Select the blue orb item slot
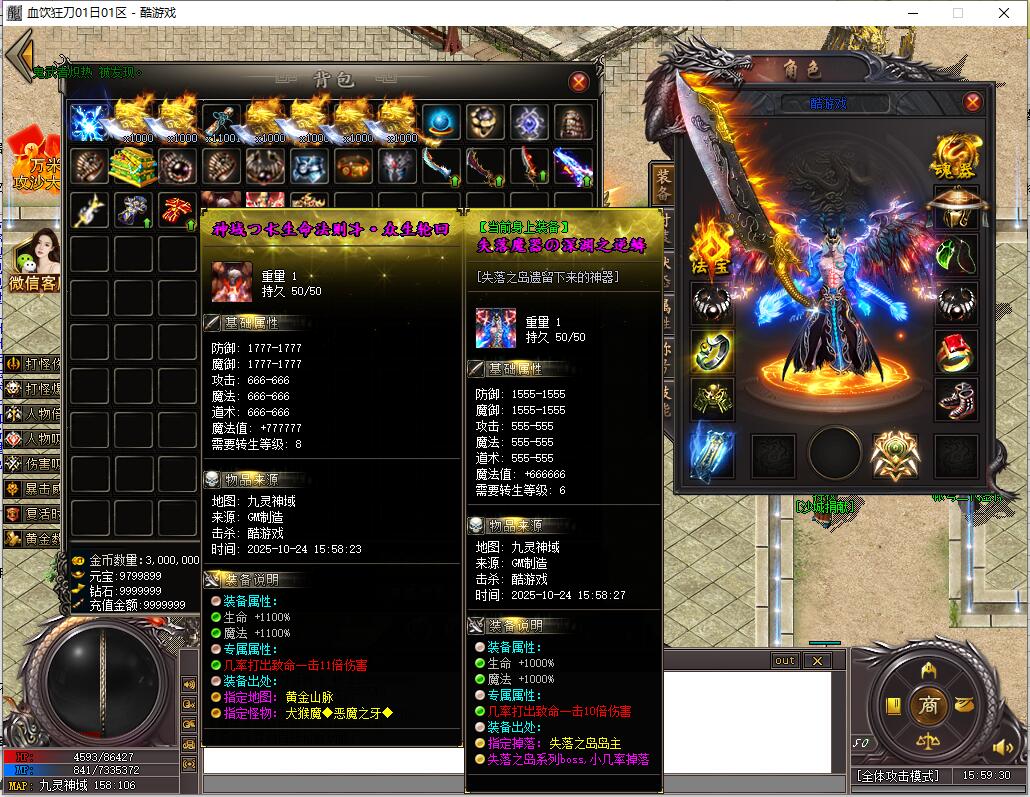Viewport: 1030px width, 797px height. pos(442,123)
